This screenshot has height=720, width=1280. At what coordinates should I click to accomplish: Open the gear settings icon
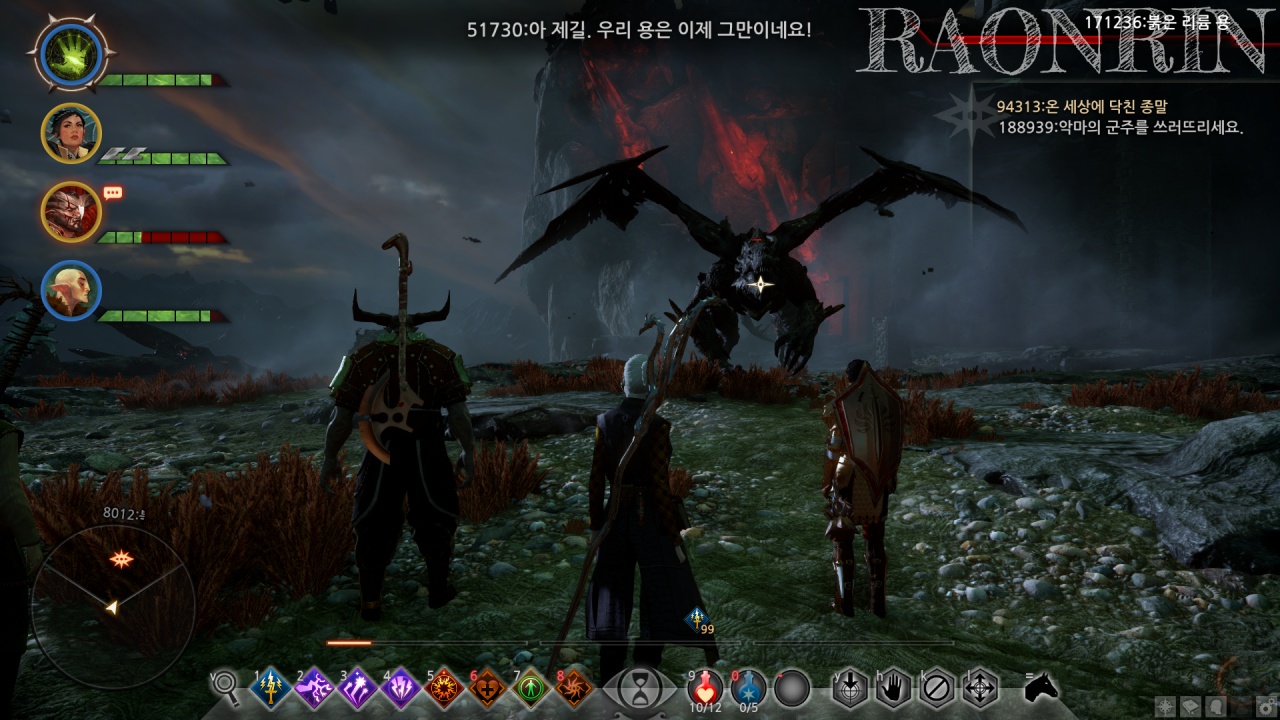point(1264,706)
